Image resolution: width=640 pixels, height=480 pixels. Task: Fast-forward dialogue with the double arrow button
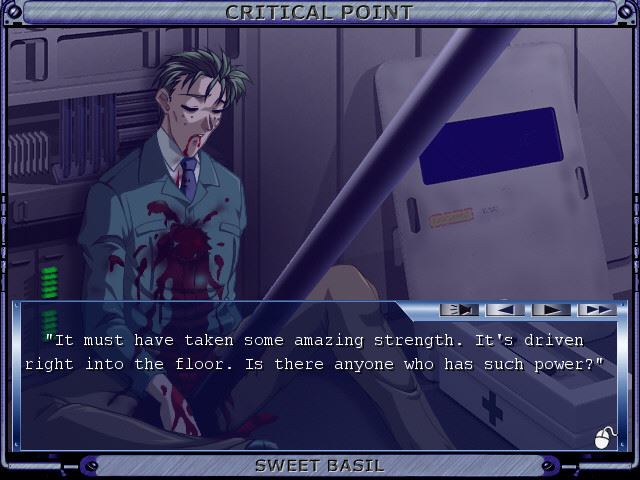click(x=597, y=310)
